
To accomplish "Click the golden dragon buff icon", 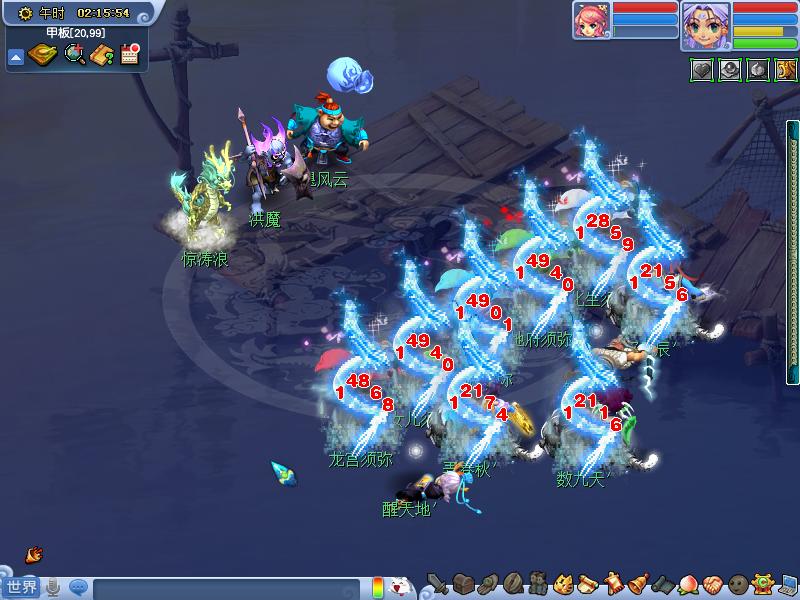I will click(x=786, y=70).
